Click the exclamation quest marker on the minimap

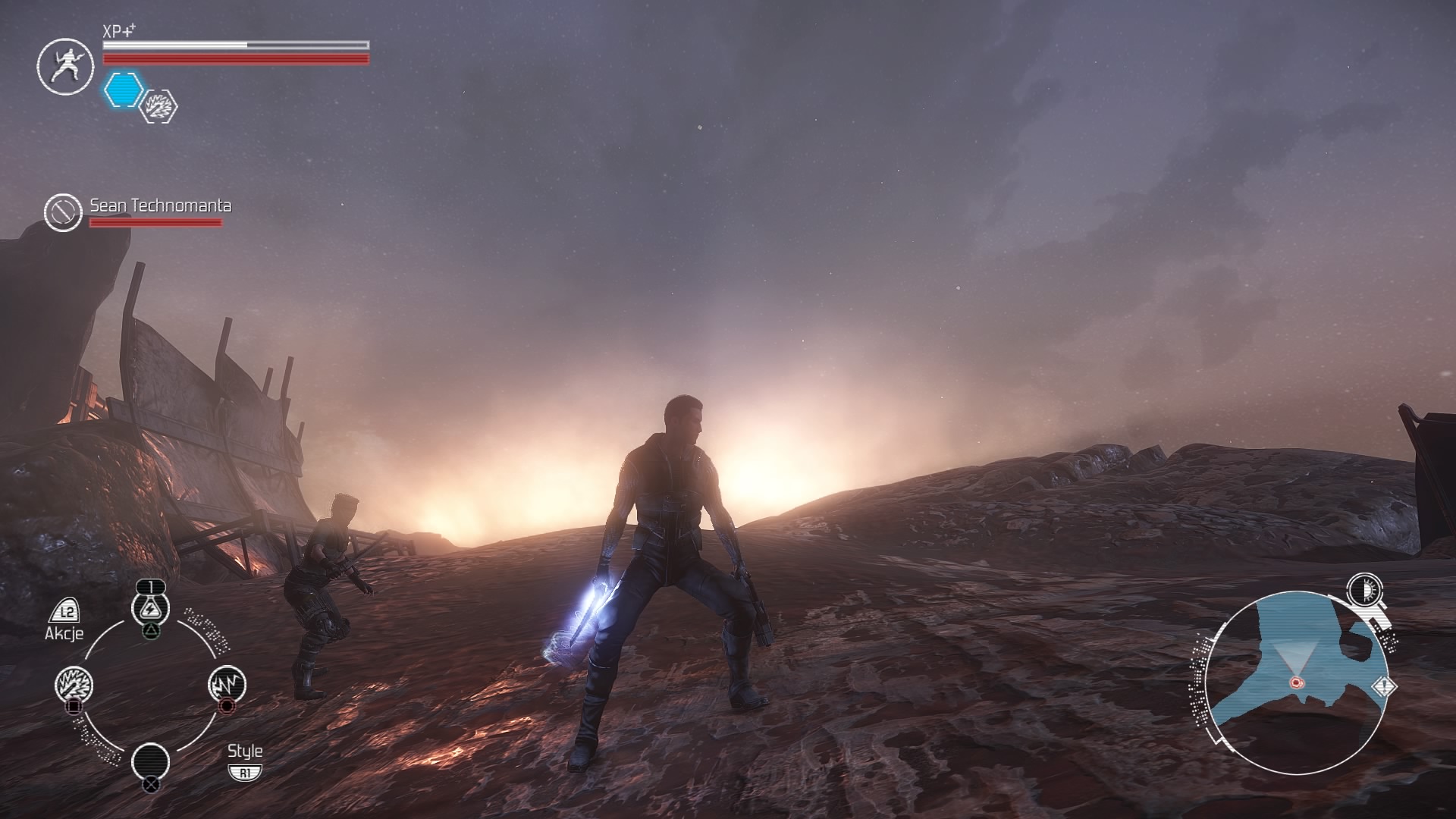pyautogui.click(x=1384, y=687)
